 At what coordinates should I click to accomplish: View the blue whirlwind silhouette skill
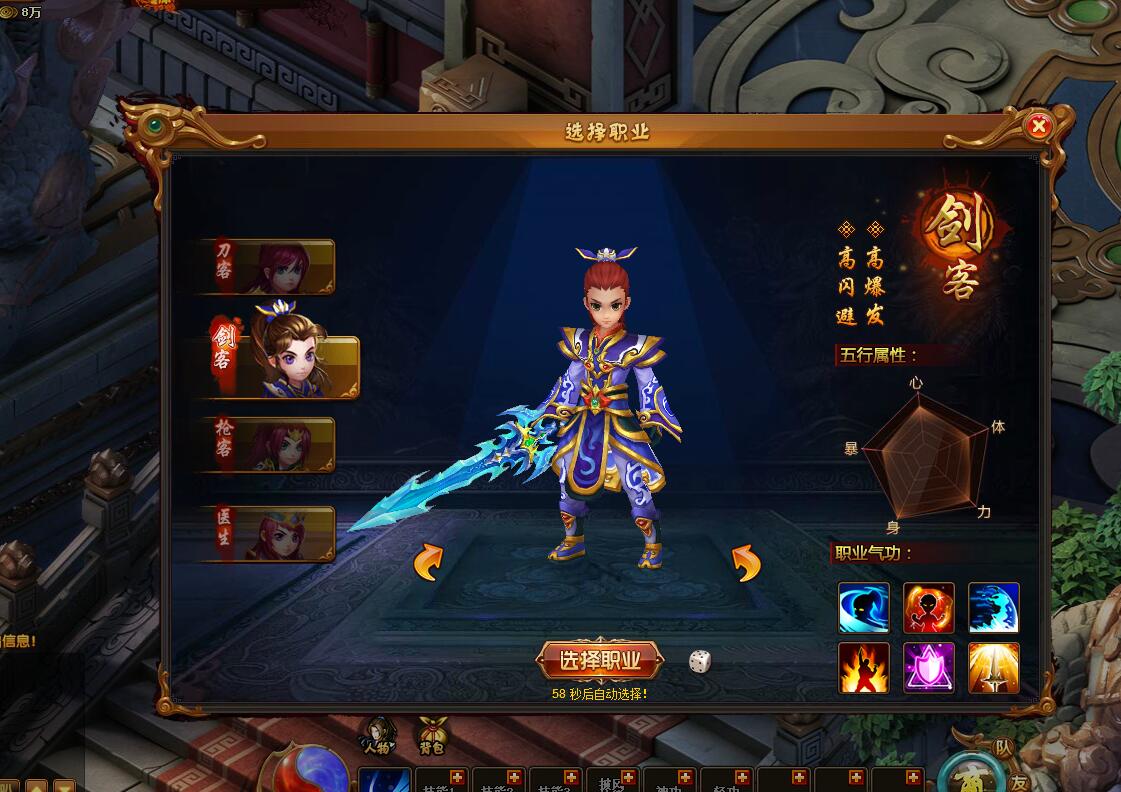click(864, 608)
